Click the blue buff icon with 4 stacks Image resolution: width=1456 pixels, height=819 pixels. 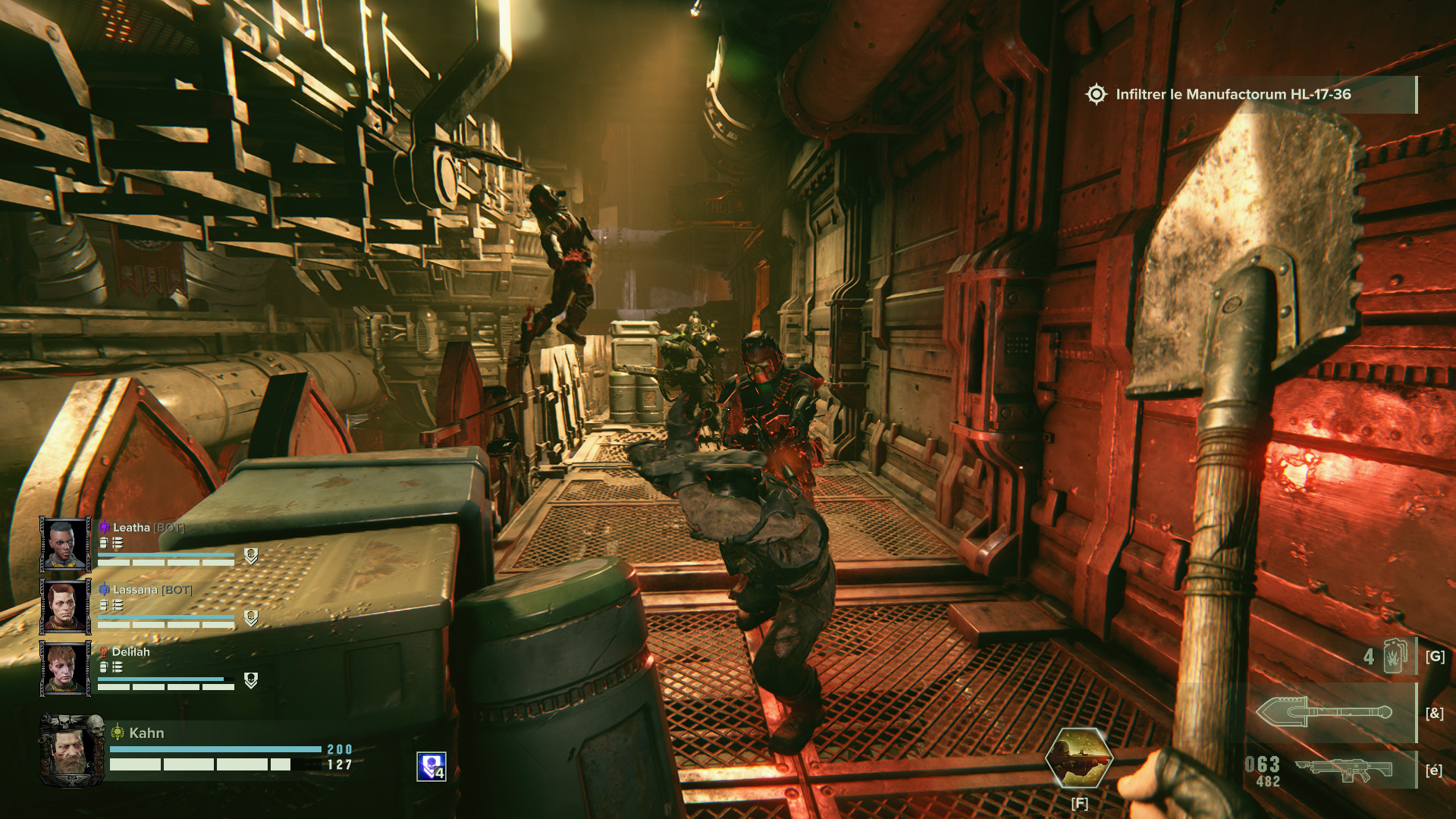[431, 767]
